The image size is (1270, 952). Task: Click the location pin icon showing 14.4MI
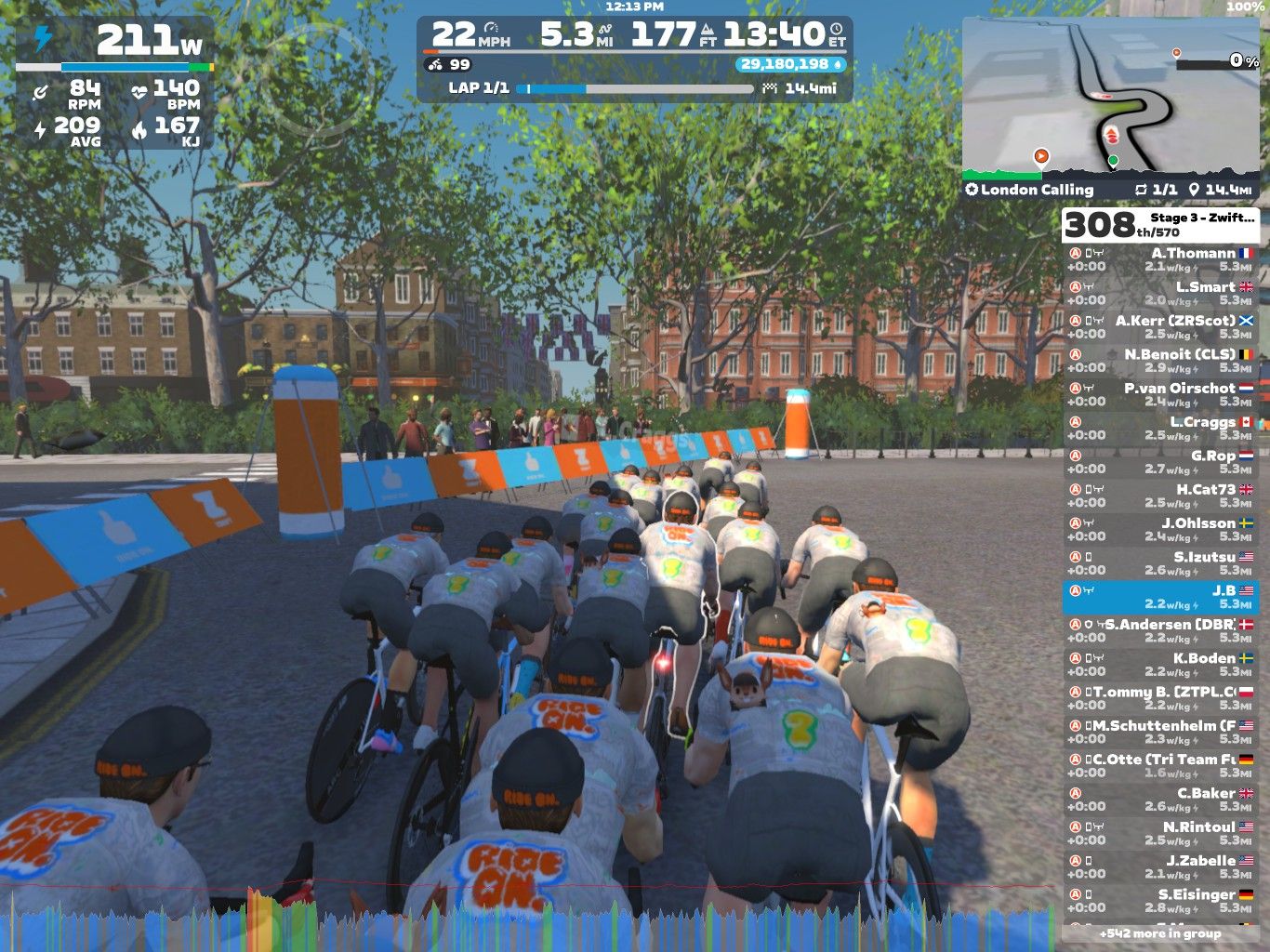coord(1195,189)
